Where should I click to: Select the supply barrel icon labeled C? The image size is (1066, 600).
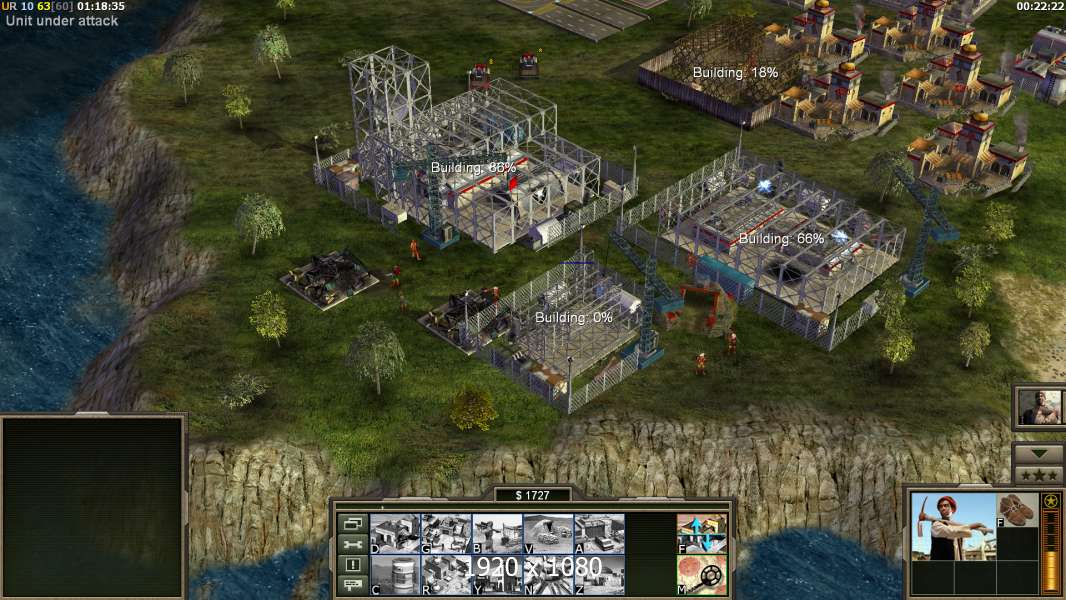[395, 574]
